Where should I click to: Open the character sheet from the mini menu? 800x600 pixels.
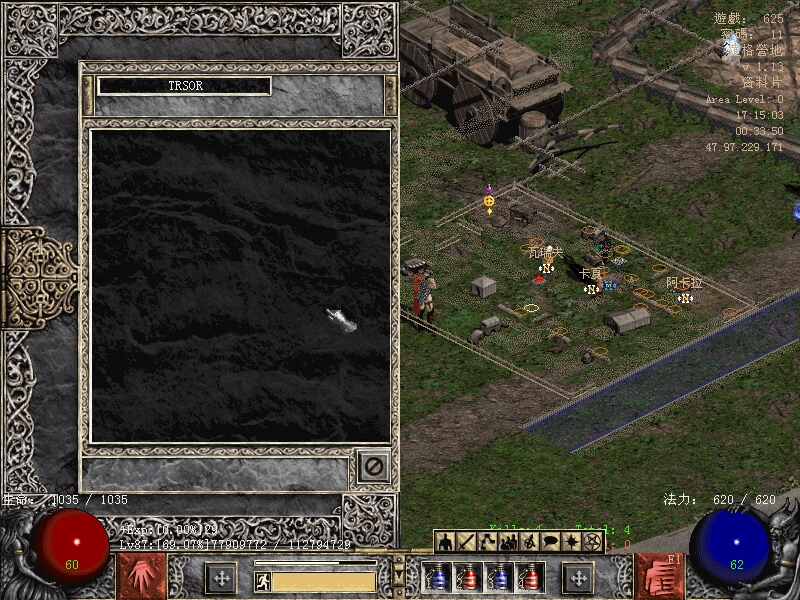pyautogui.click(x=447, y=542)
